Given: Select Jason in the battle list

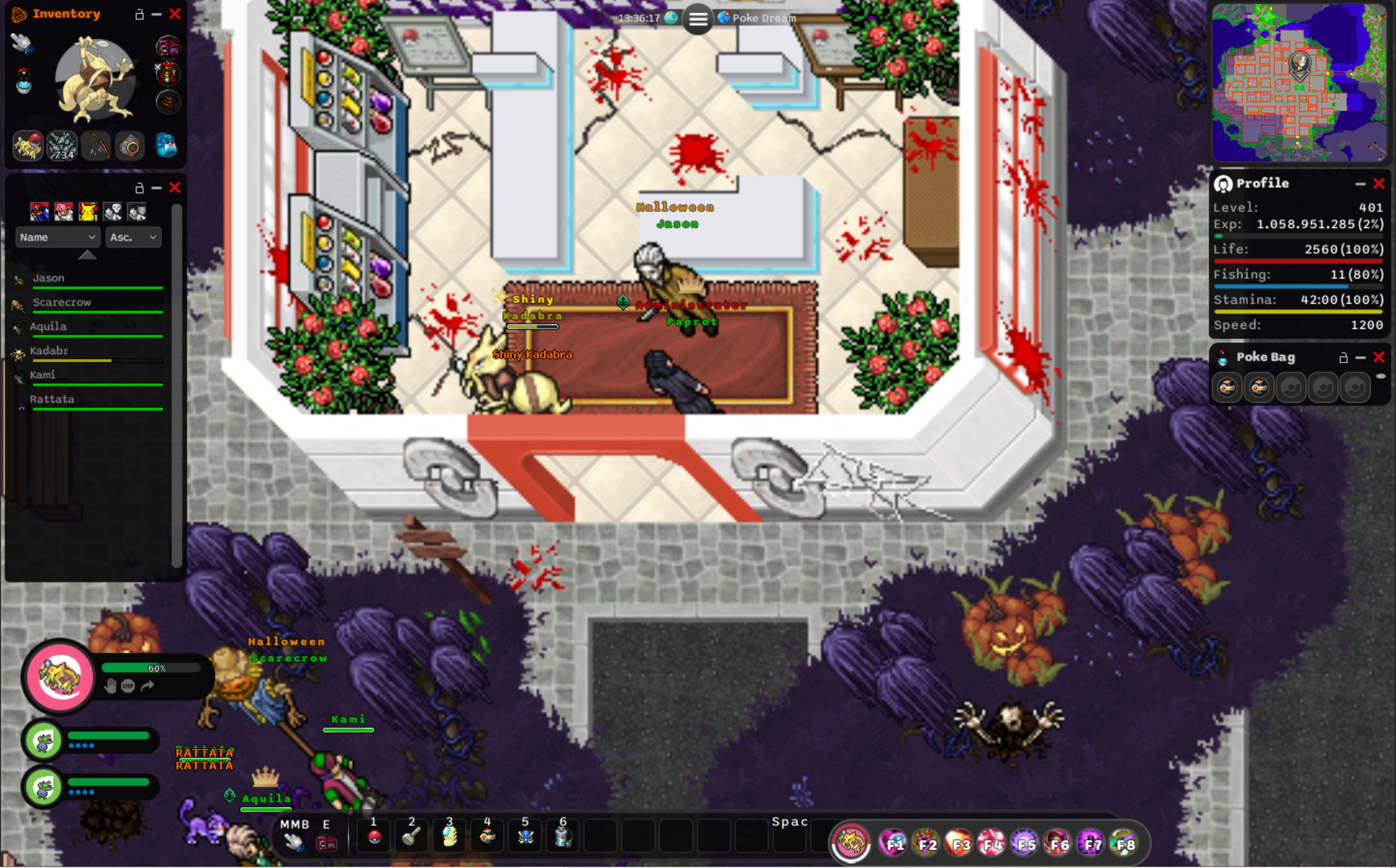Looking at the screenshot, I should [48, 279].
